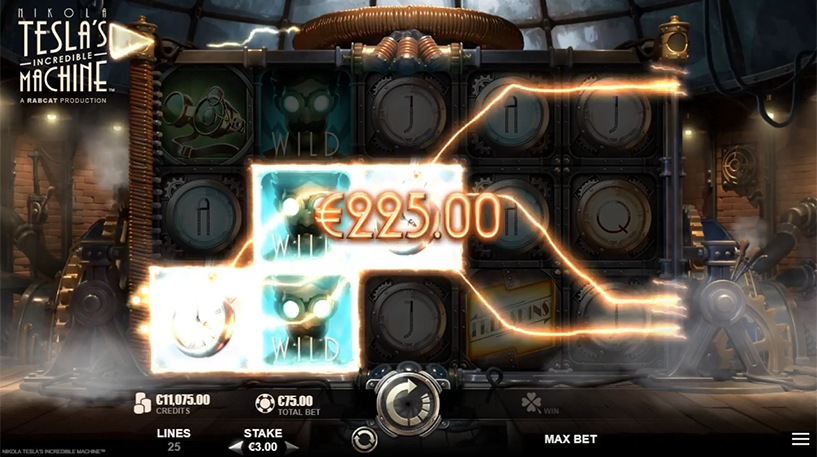
Task: Select the Lines 25 setting
Action: (173, 439)
